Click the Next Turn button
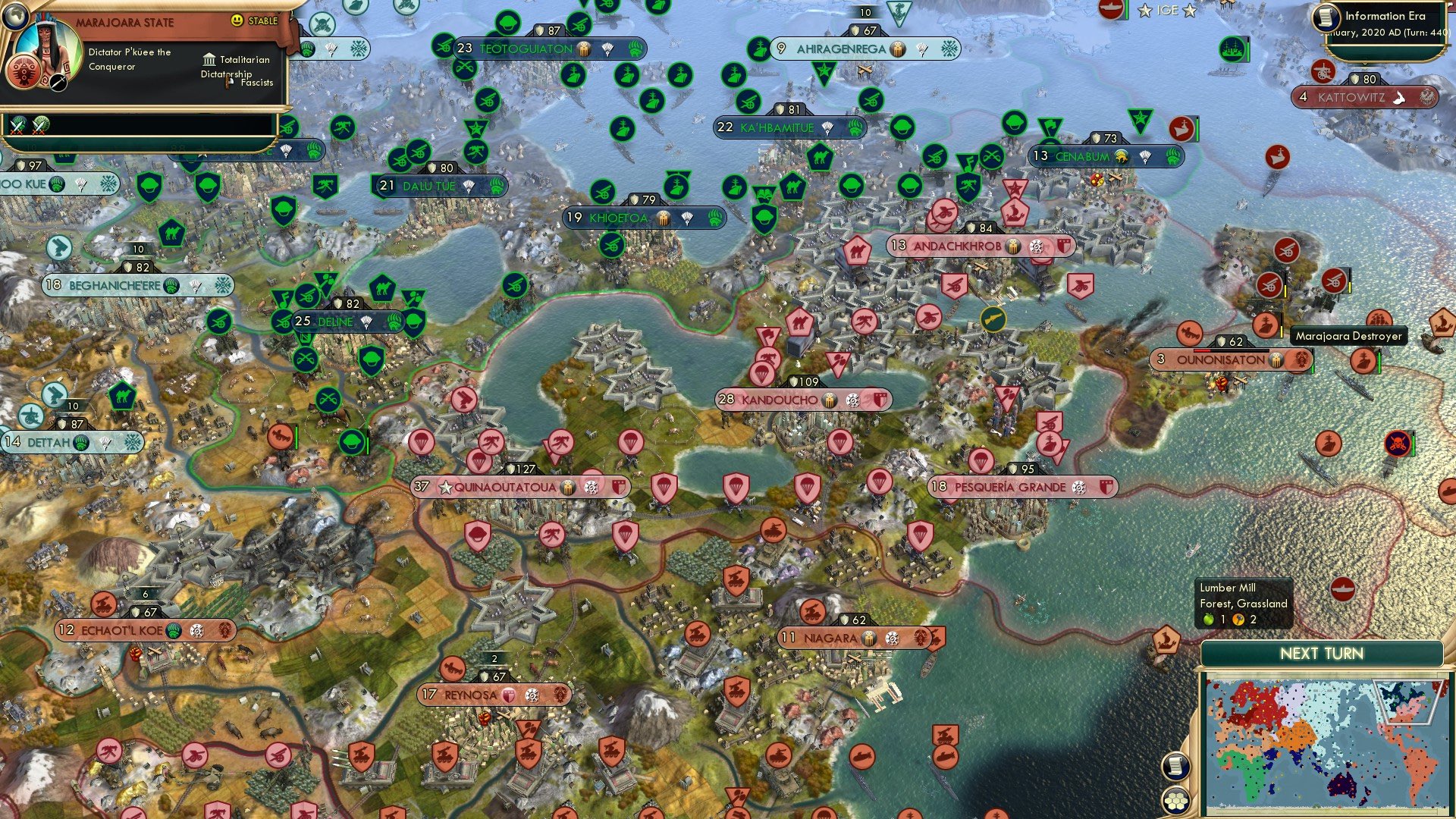The height and width of the screenshot is (819, 1456). 1322,652
